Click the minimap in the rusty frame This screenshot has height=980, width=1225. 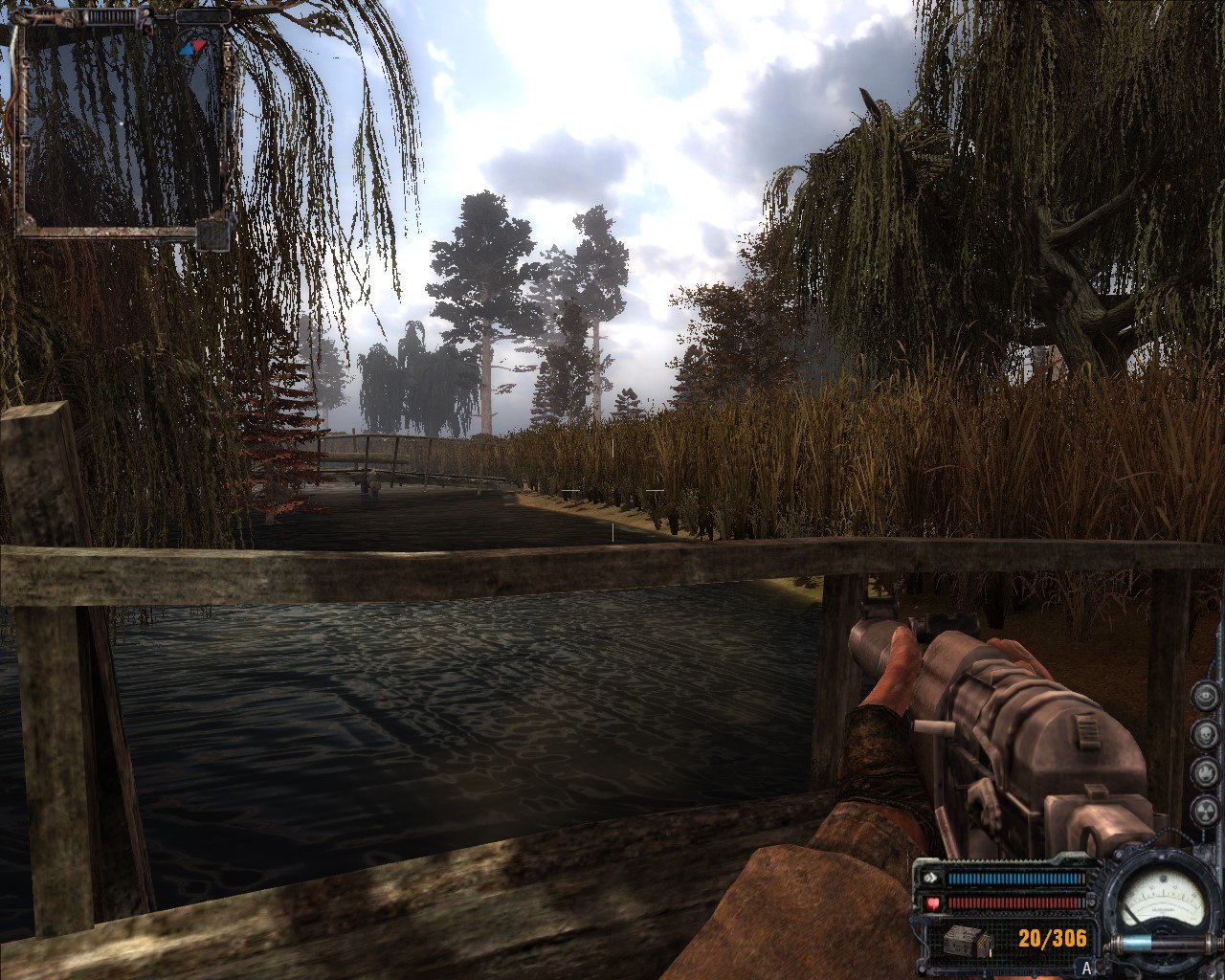(x=122, y=126)
